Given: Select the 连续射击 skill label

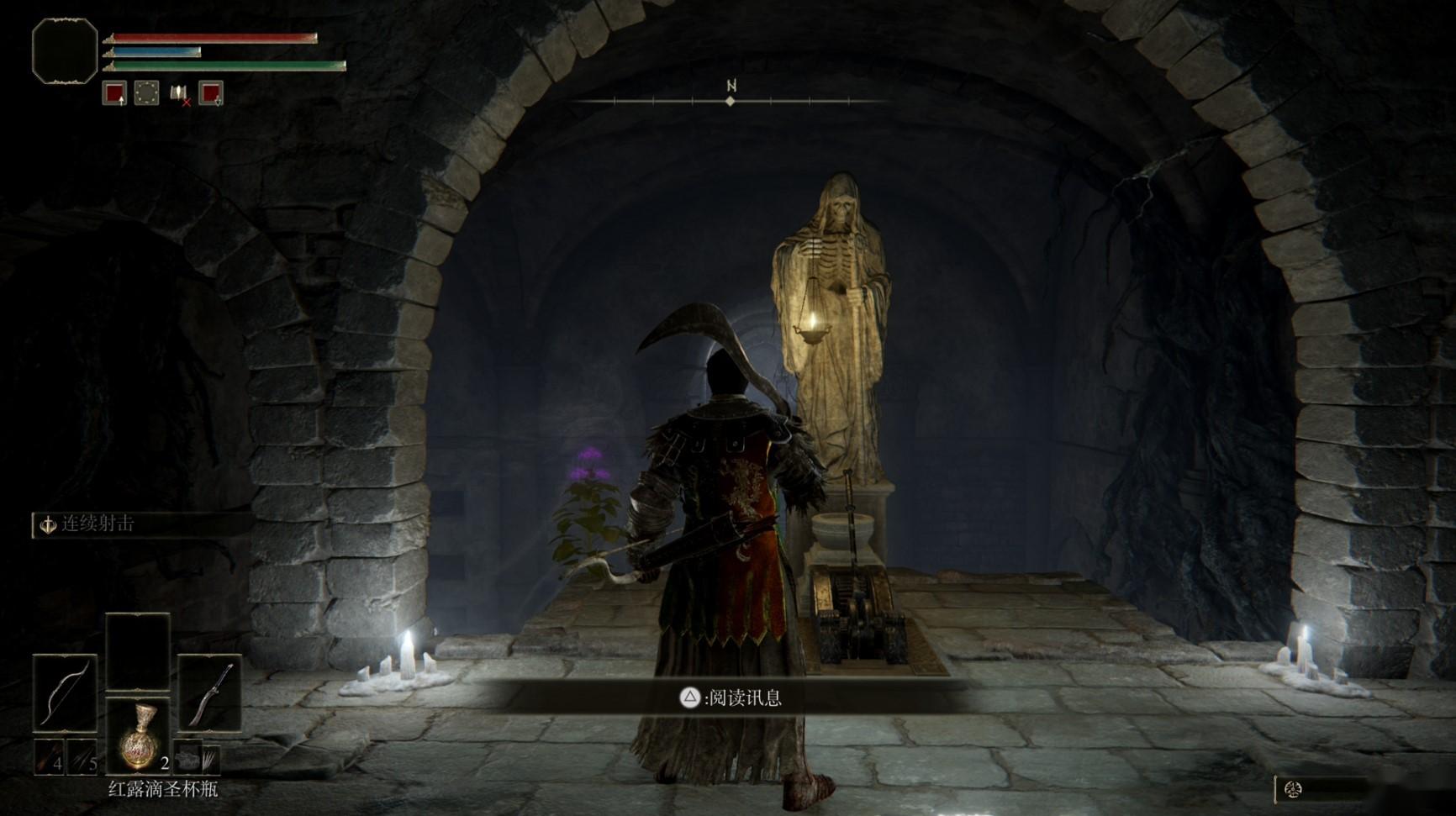Looking at the screenshot, I should [97, 524].
